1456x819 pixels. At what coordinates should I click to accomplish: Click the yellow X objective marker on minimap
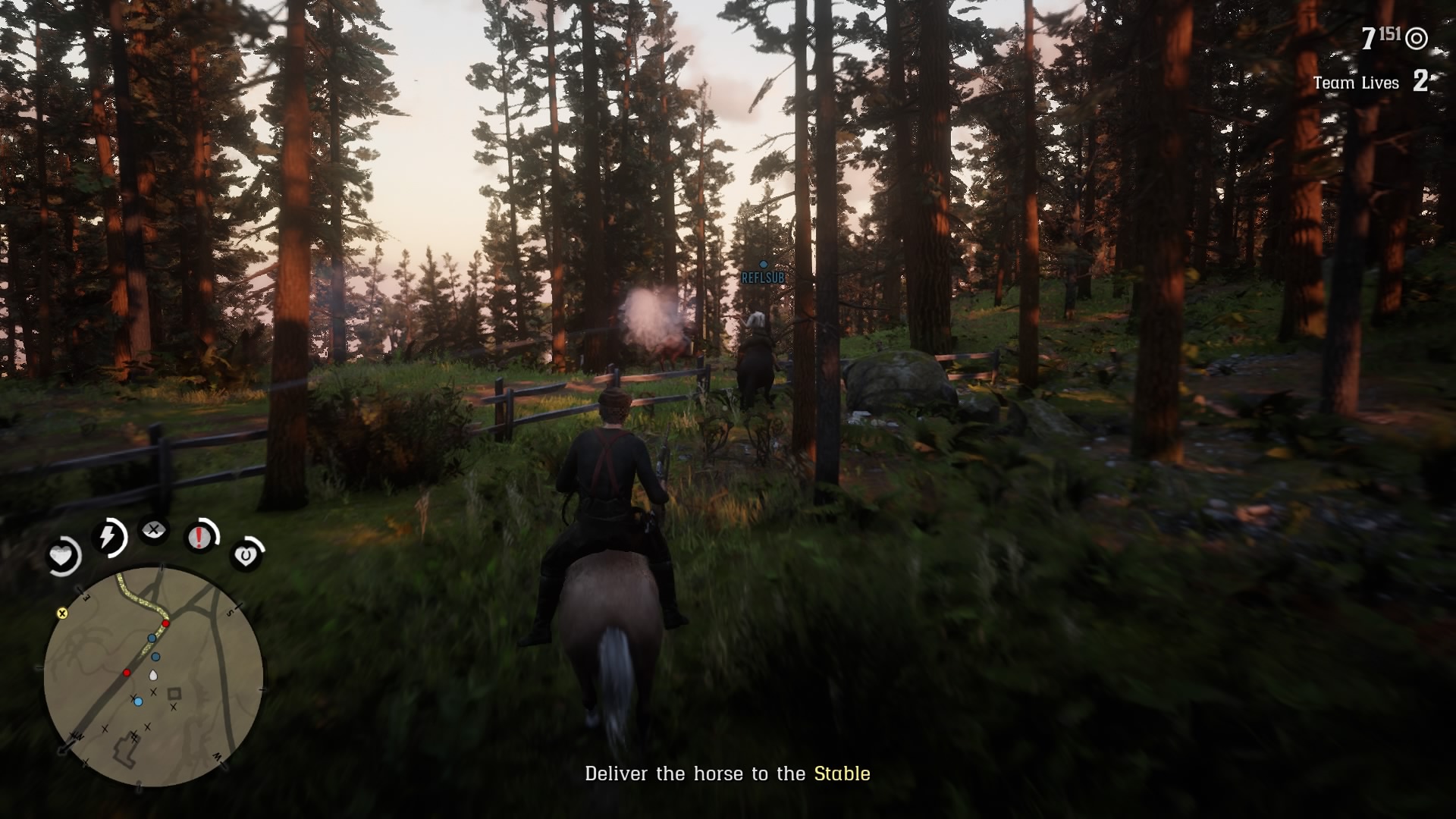(x=62, y=614)
